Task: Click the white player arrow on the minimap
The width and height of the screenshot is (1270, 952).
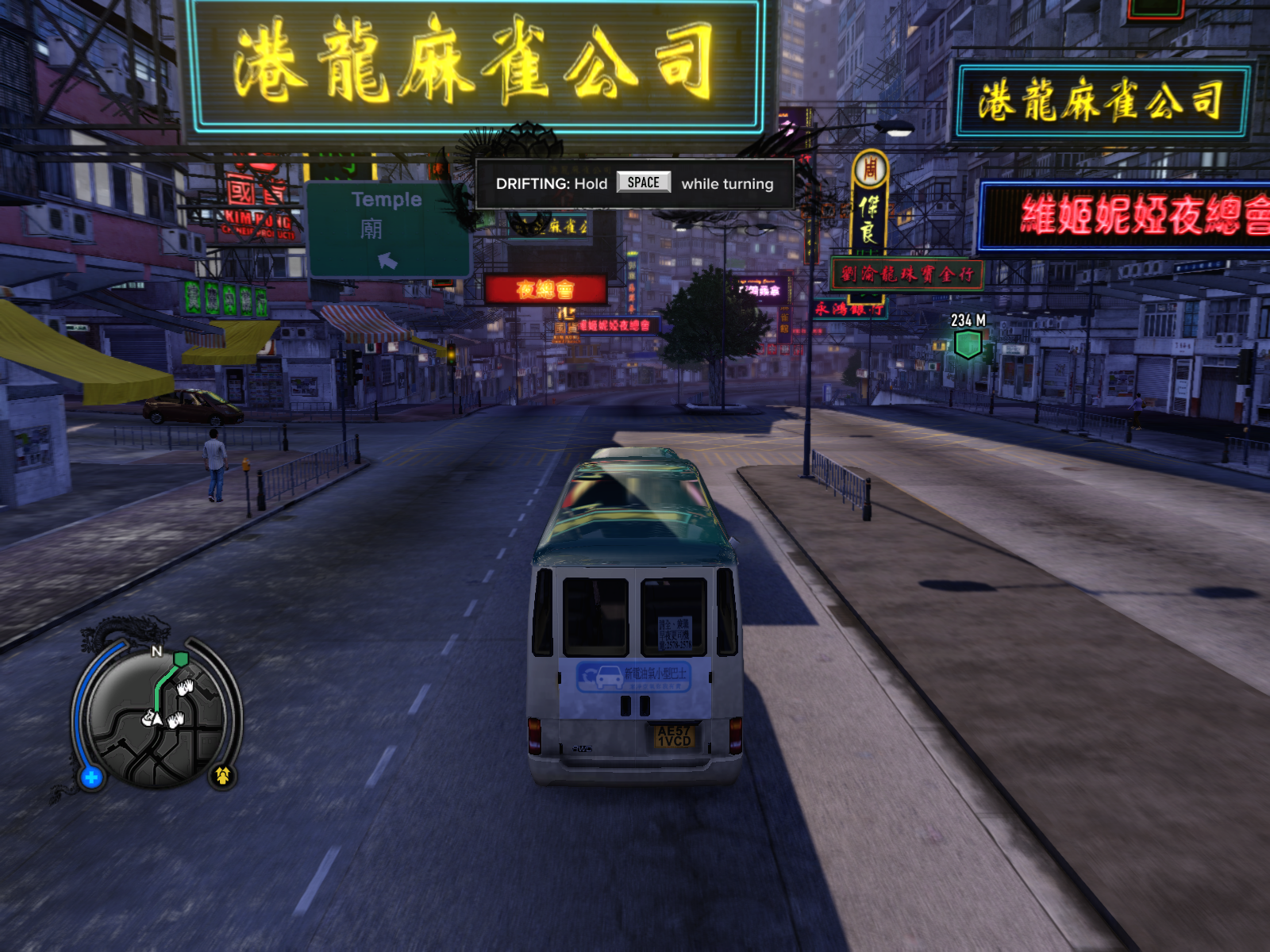Action: (x=157, y=719)
